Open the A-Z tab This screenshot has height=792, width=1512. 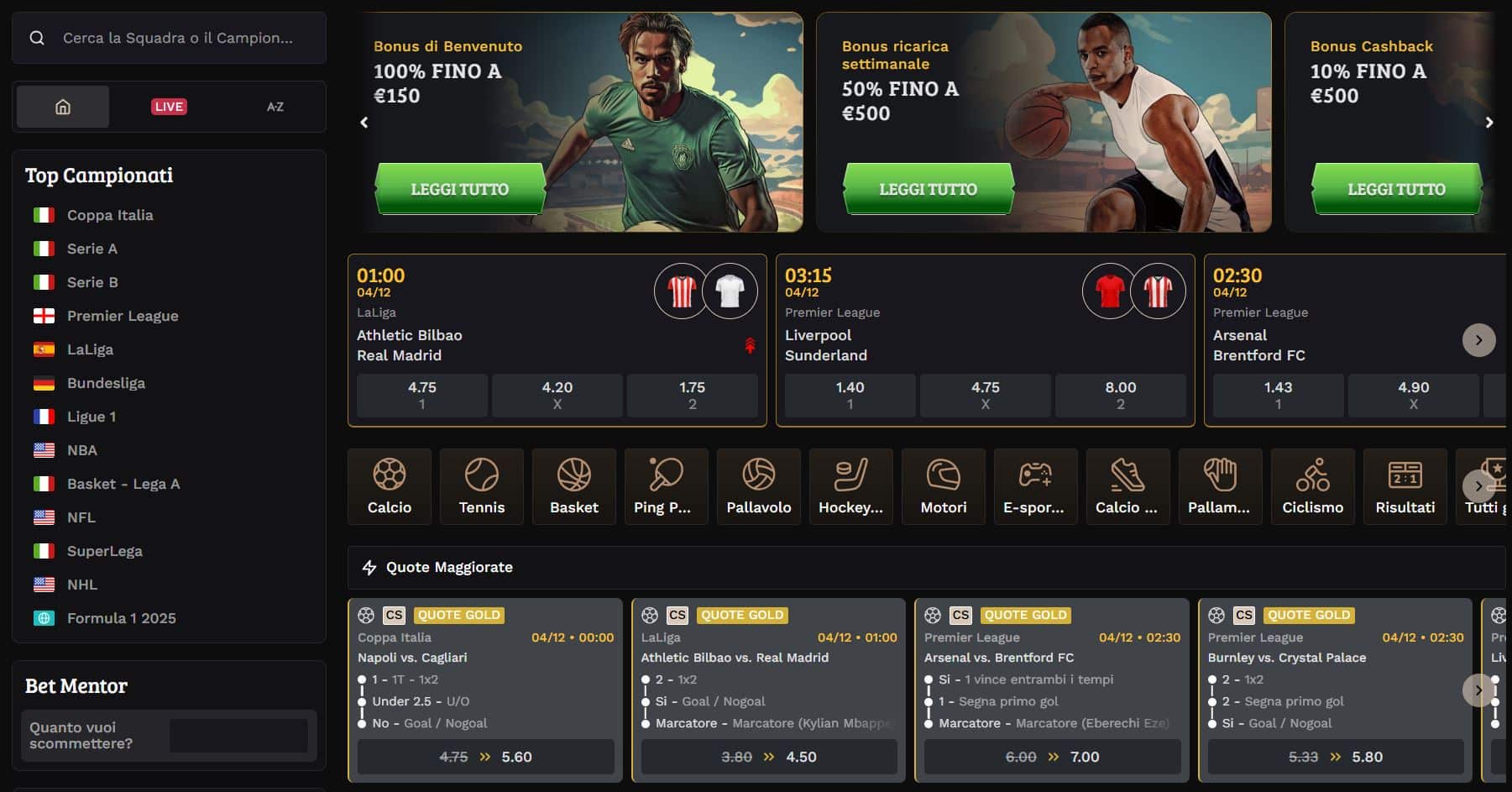tap(275, 106)
